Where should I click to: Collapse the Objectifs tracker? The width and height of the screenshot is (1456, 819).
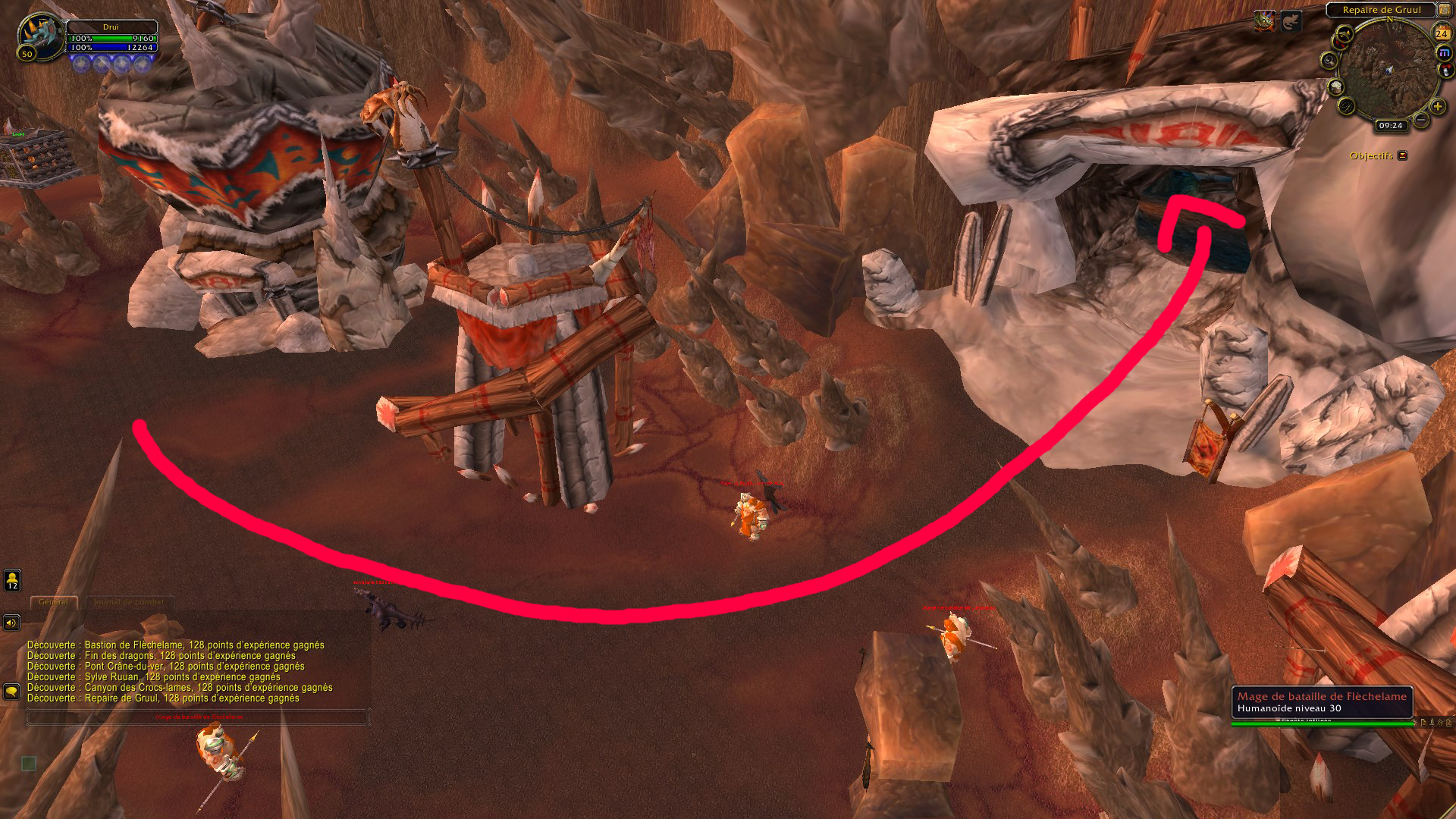point(1402,155)
